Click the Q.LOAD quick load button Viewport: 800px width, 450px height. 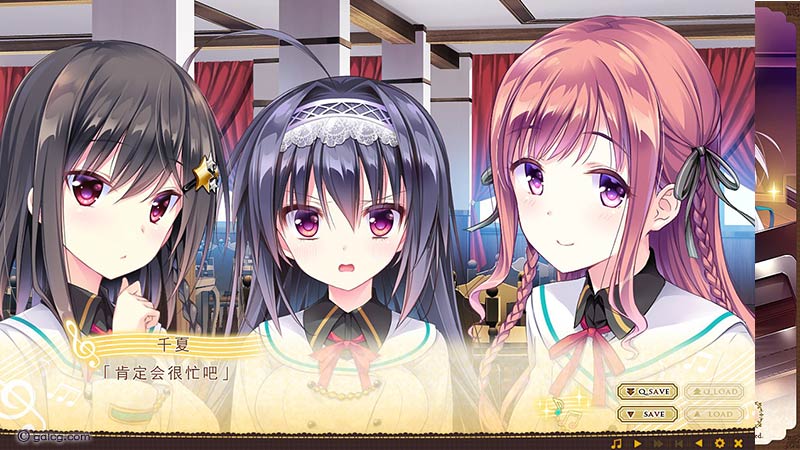coord(712,392)
